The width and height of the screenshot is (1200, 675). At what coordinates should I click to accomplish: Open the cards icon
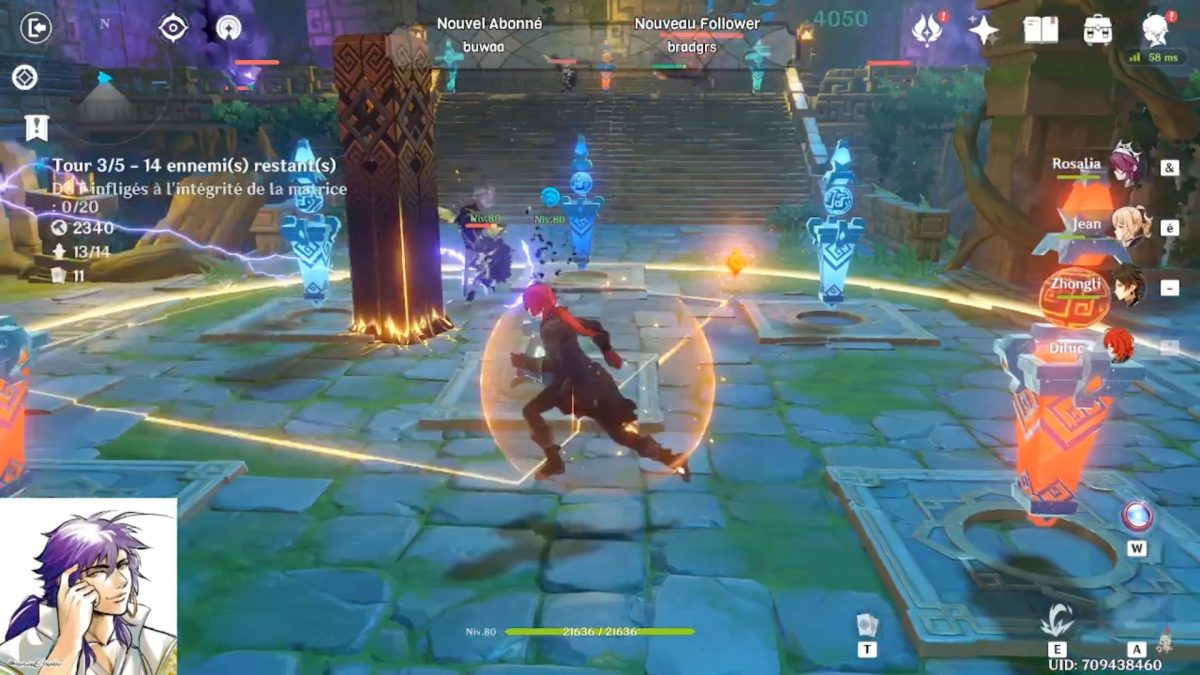tap(866, 626)
